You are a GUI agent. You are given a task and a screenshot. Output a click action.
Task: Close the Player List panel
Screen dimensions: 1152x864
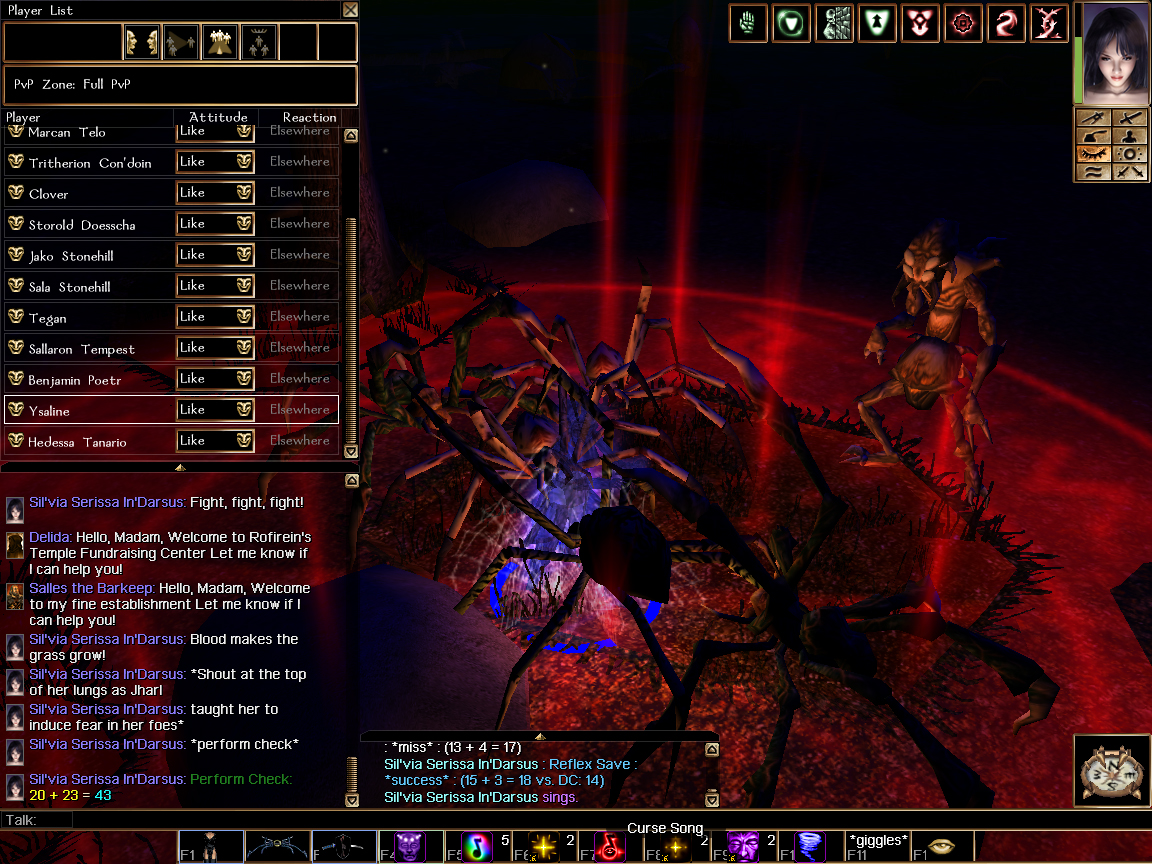350,10
